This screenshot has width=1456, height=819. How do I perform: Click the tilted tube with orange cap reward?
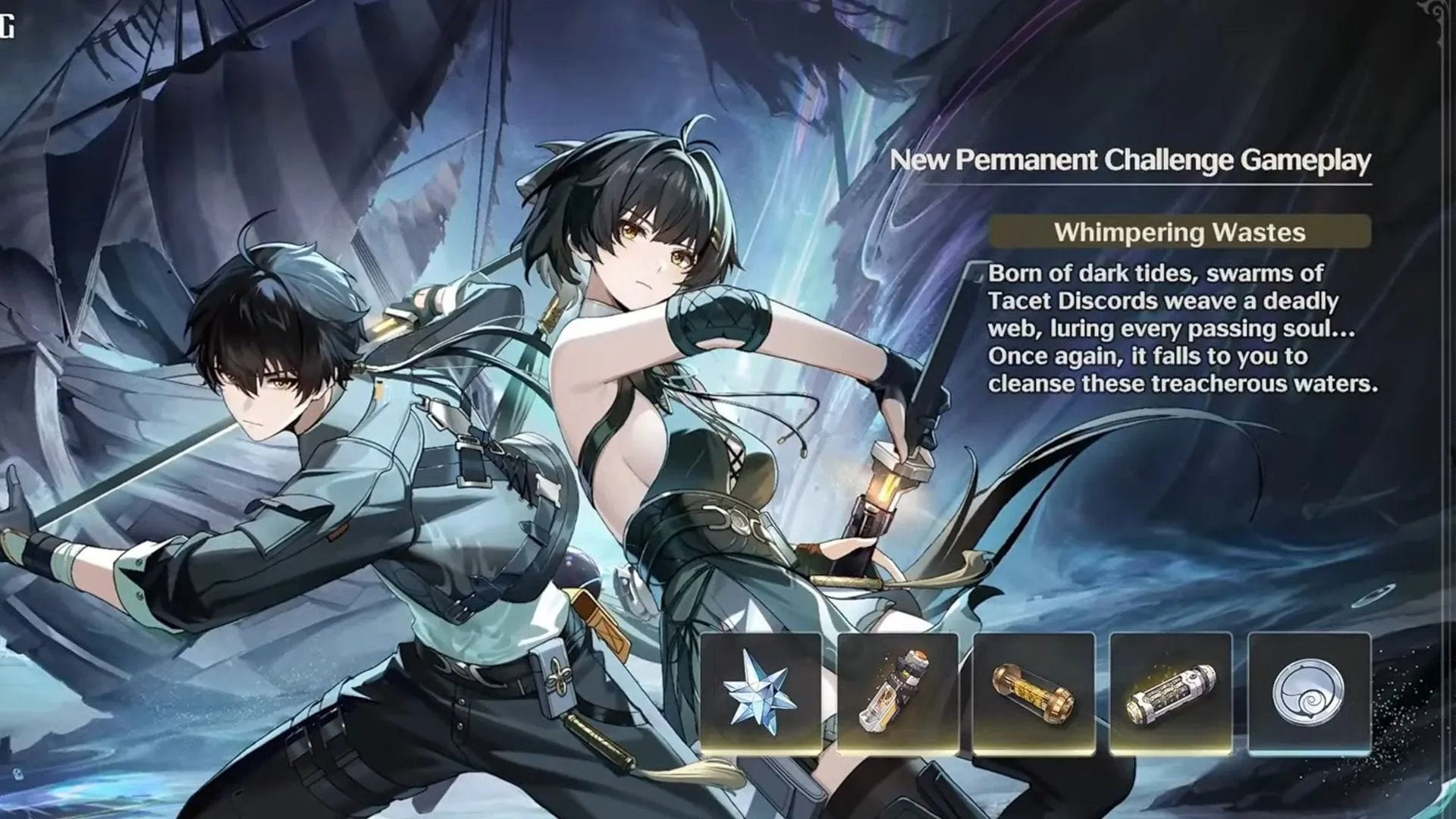[898, 693]
